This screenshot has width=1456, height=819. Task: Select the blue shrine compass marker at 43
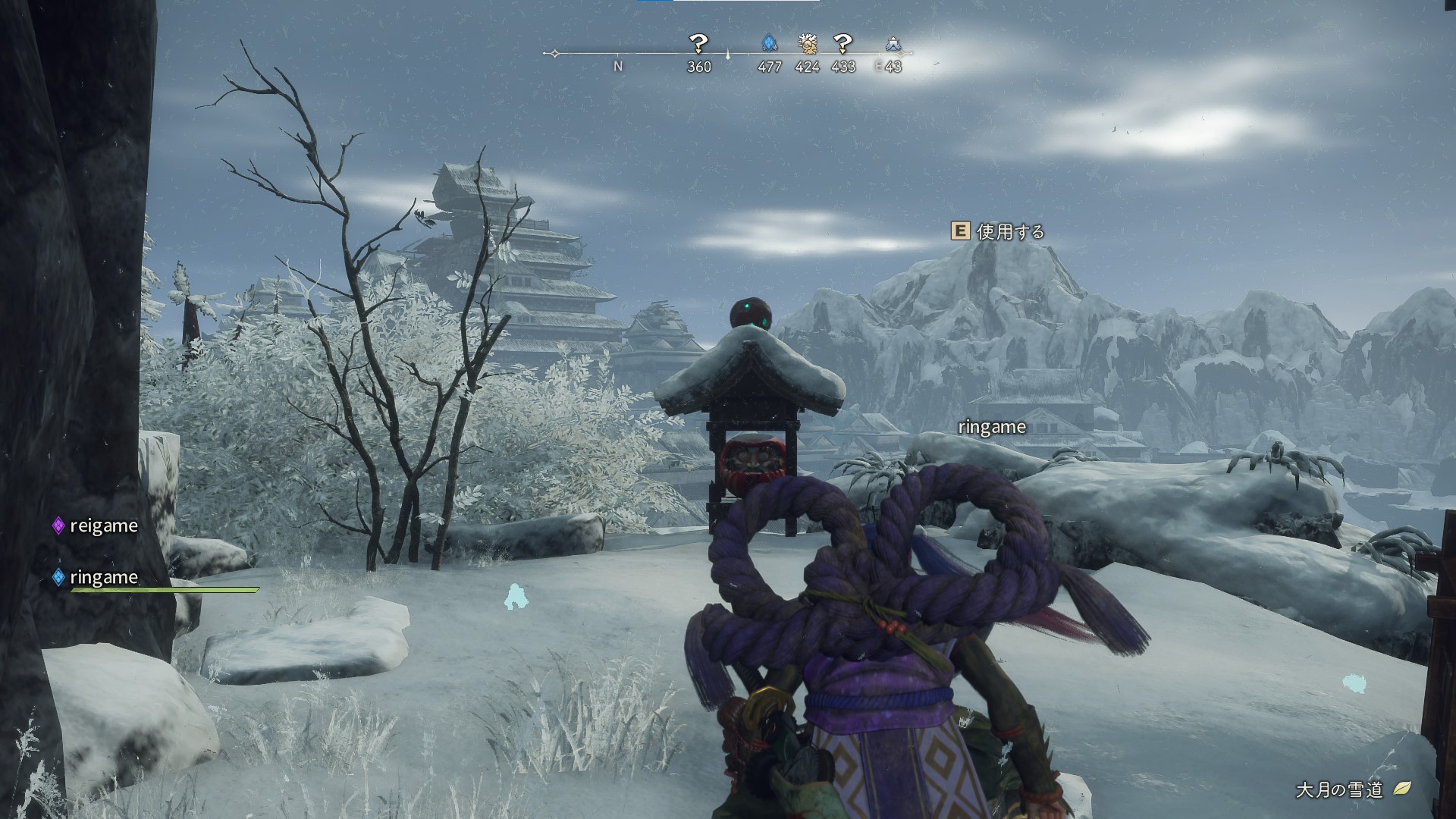point(893,44)
